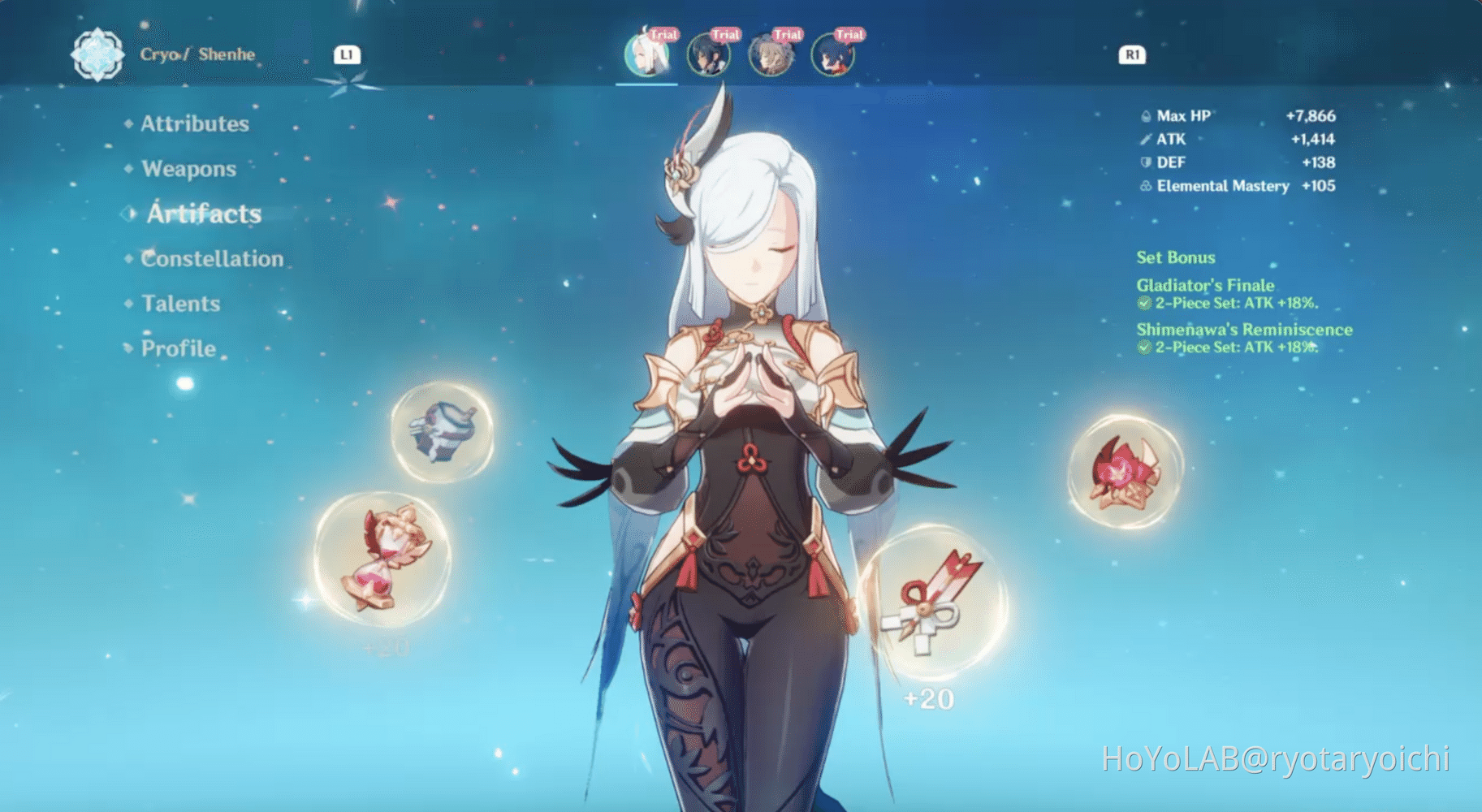Open the Weapons tab
1482x812 pixels.
188,168
